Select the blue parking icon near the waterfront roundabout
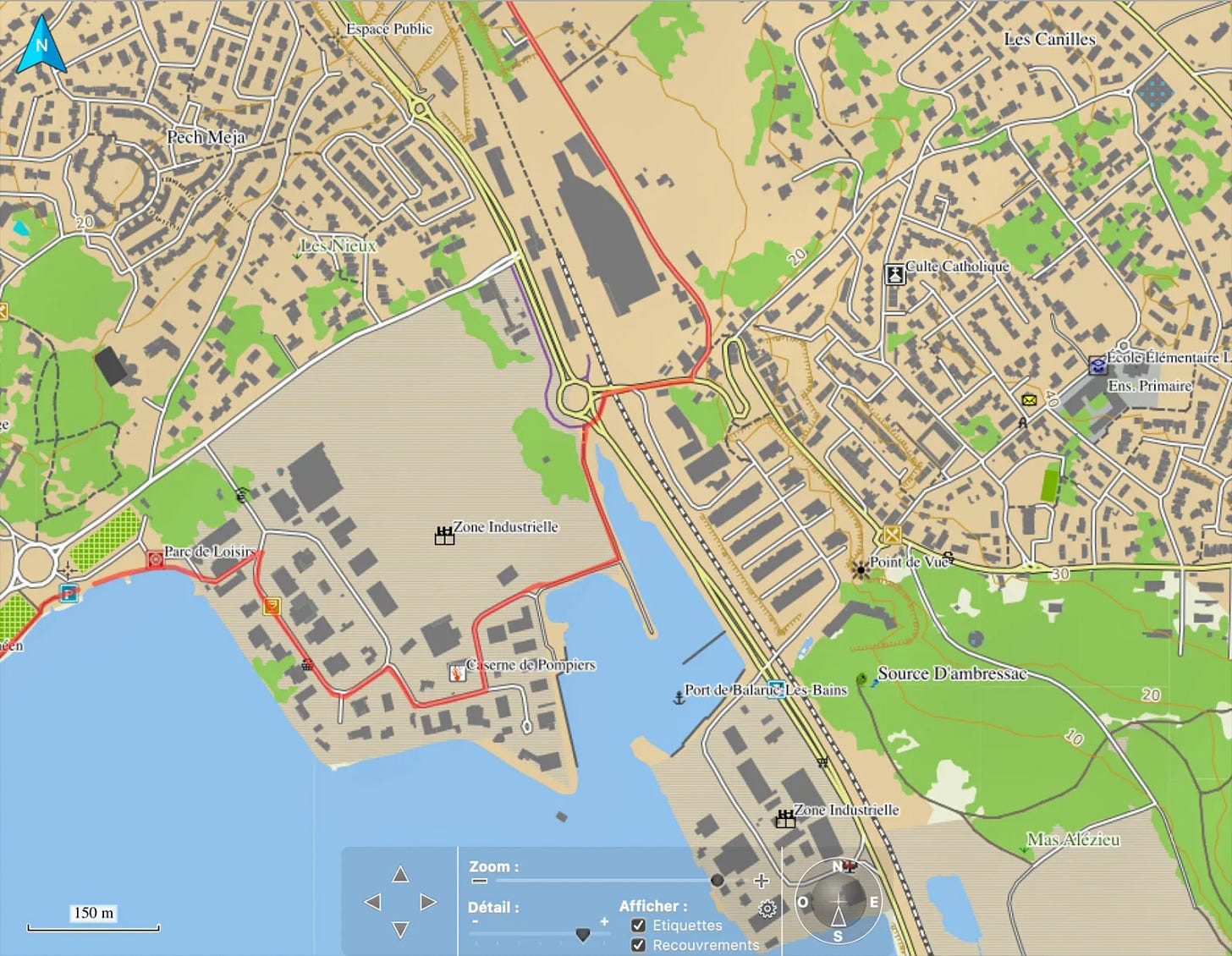The image size is (1232, 956). tap(68, 593)
